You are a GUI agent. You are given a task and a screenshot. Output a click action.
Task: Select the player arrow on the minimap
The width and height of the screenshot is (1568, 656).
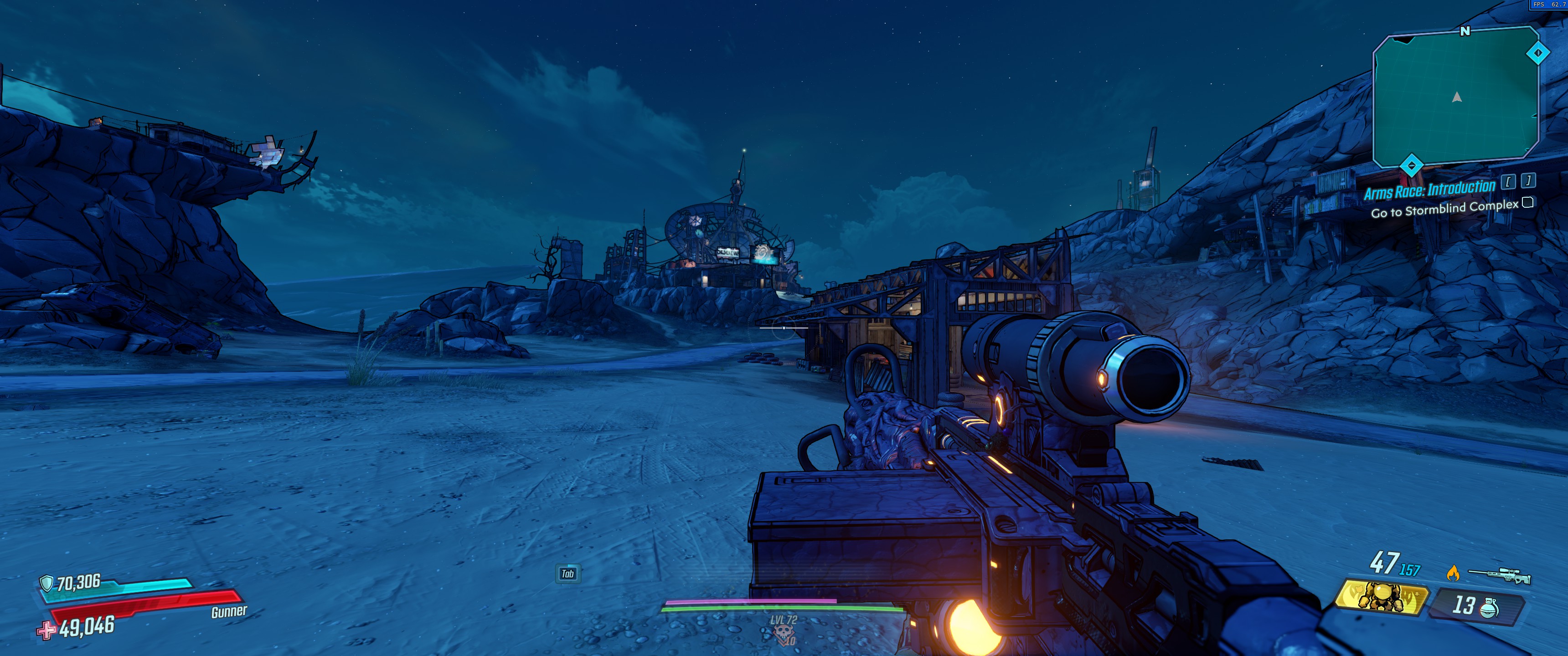pos(1457,97)
